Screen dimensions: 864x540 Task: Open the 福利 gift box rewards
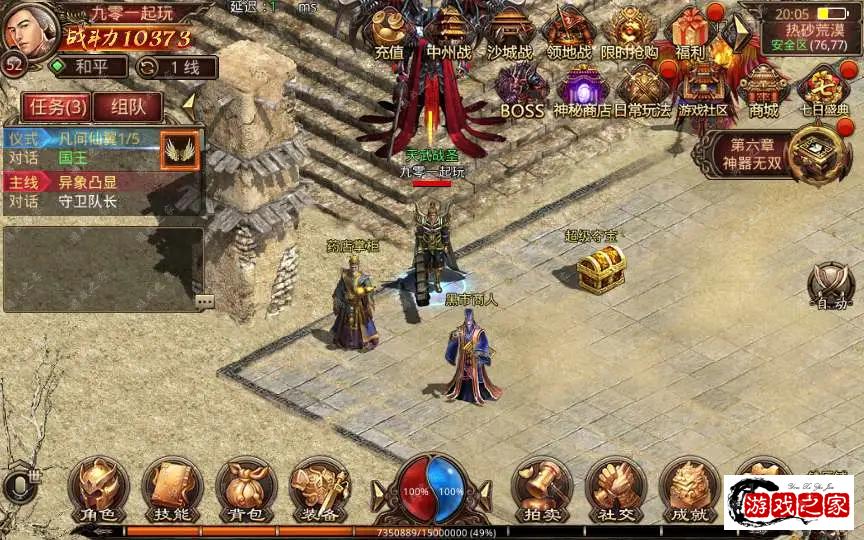[x=691, y=32]
